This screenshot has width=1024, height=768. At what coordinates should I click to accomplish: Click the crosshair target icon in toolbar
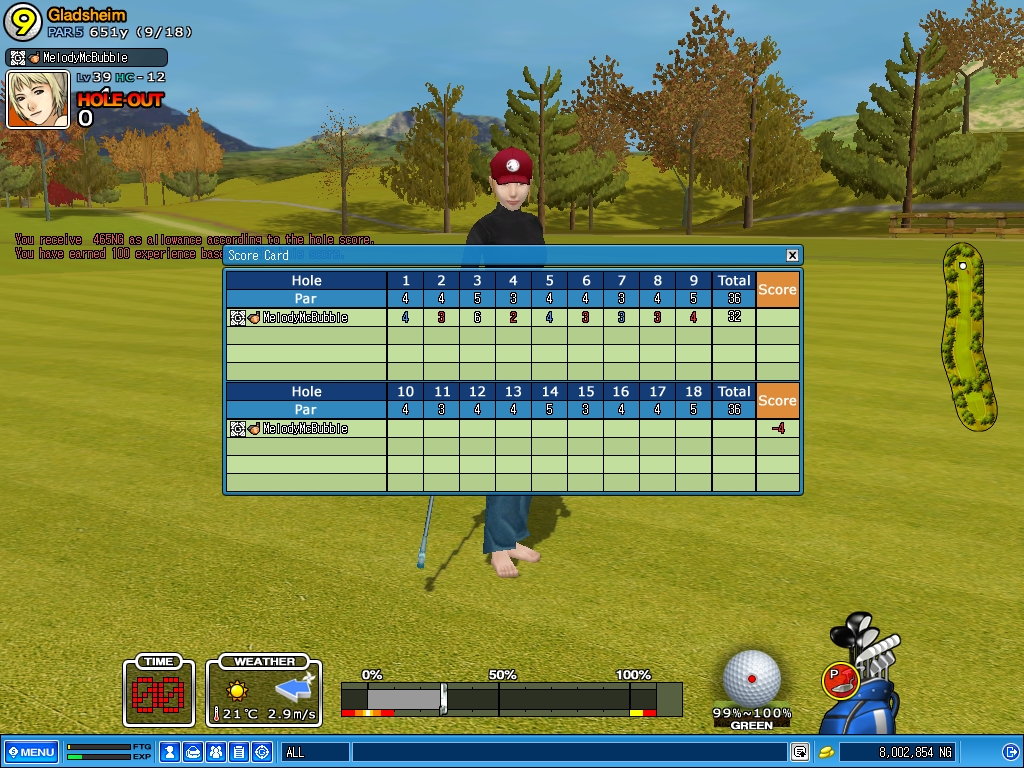pos(262,752)
